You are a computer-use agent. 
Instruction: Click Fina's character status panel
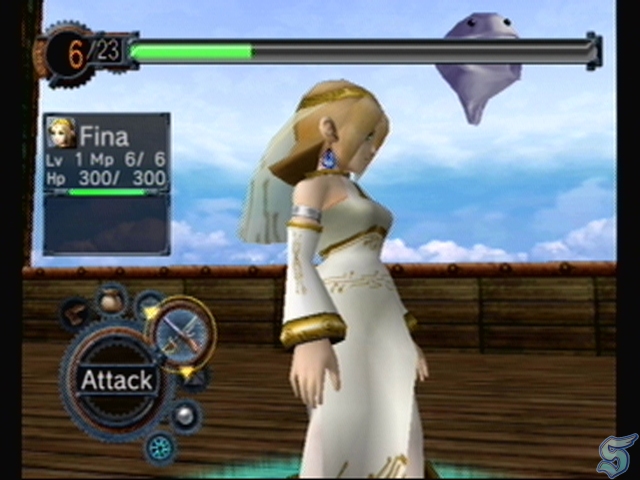click(106, 153)
